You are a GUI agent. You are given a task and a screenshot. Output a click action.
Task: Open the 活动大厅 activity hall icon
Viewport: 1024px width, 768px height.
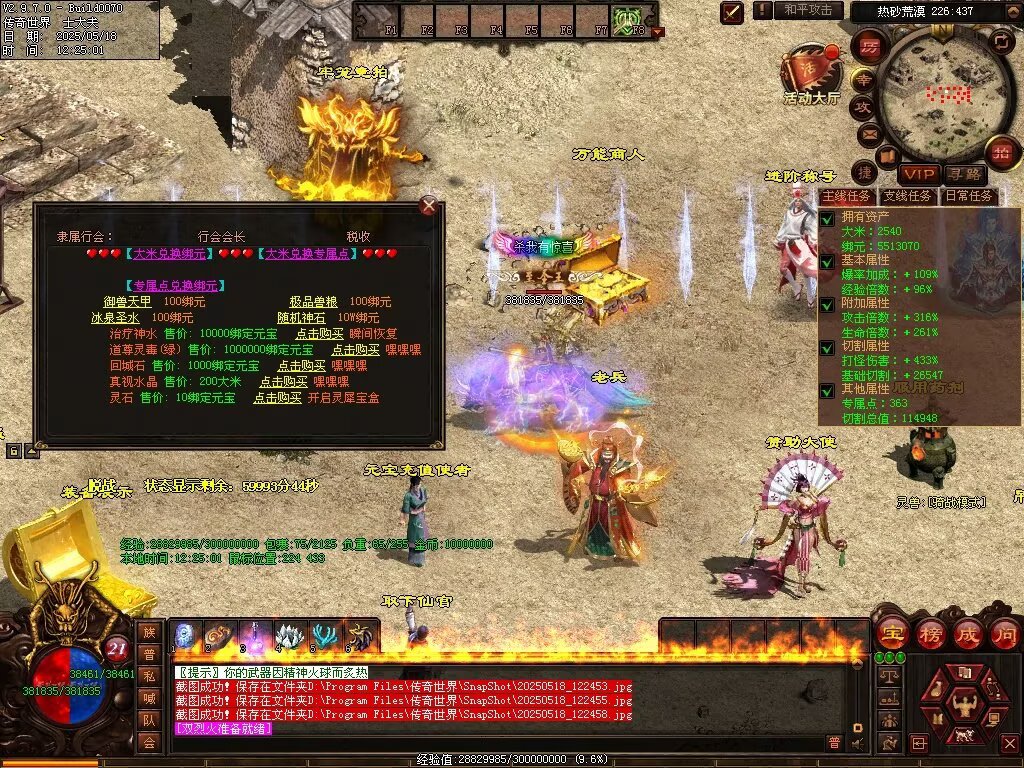point(811,73)
